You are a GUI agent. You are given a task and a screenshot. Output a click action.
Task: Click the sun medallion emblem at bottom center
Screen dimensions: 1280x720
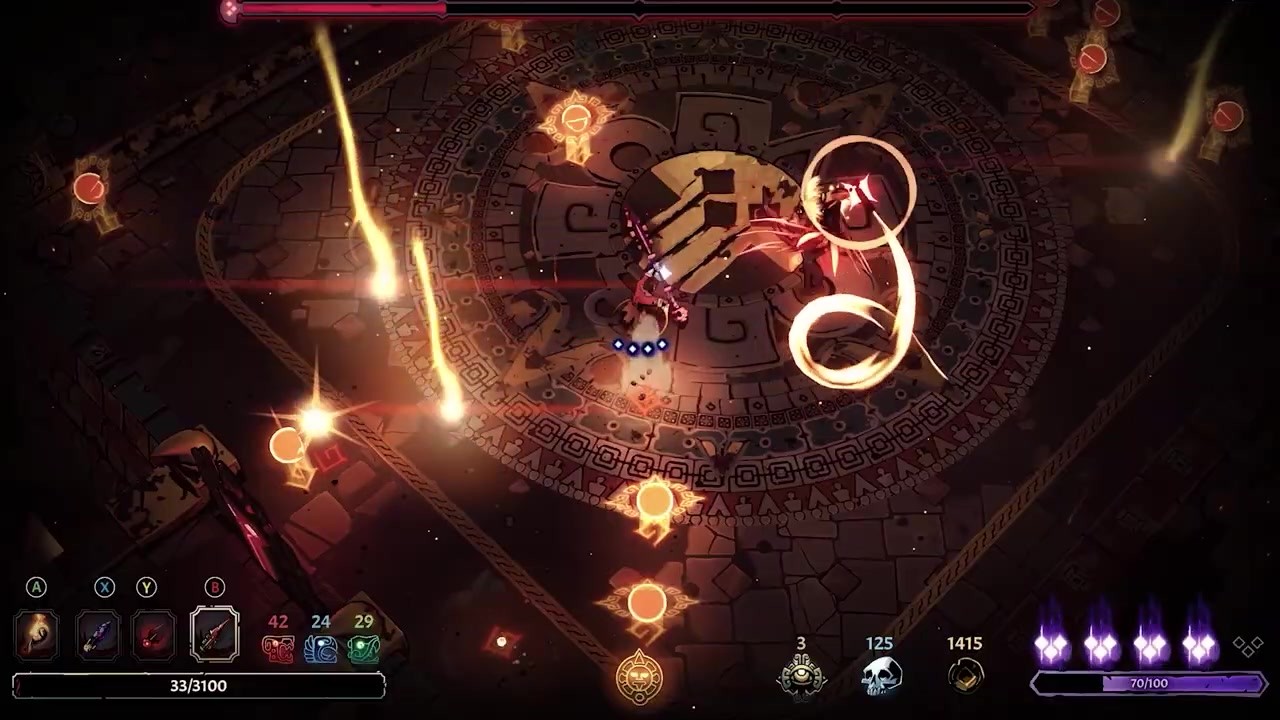click(640, 675)
